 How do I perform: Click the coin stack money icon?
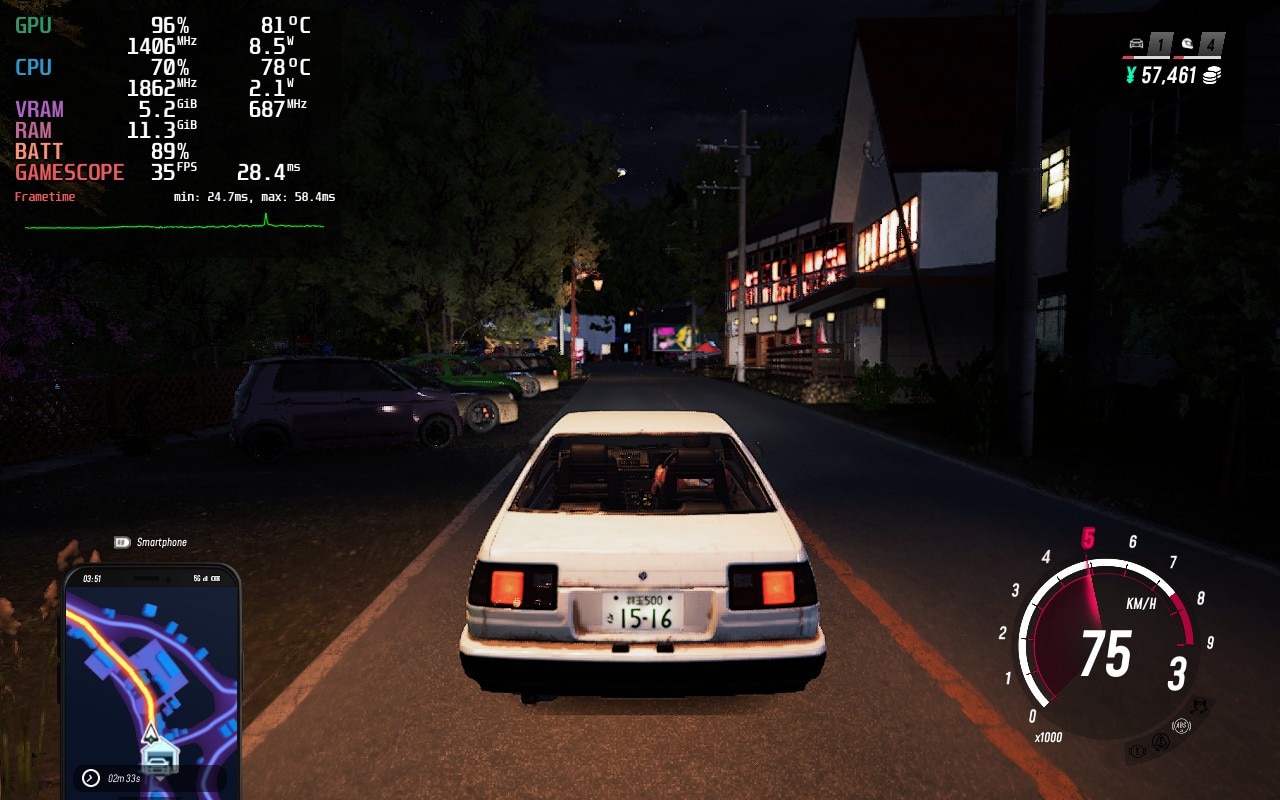click(x=1212, y=75)
